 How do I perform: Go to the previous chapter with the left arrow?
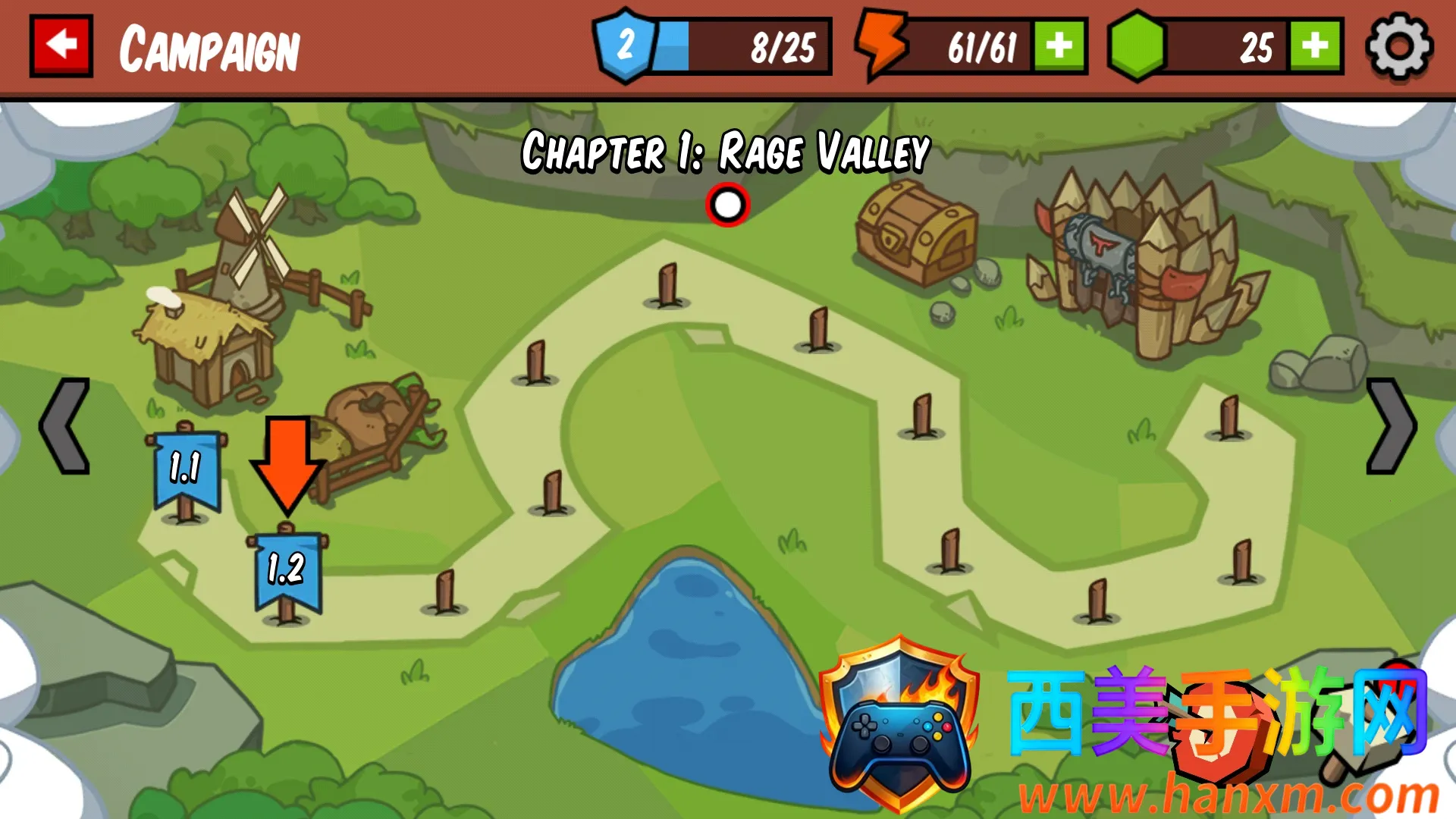[x=65, y=426]
